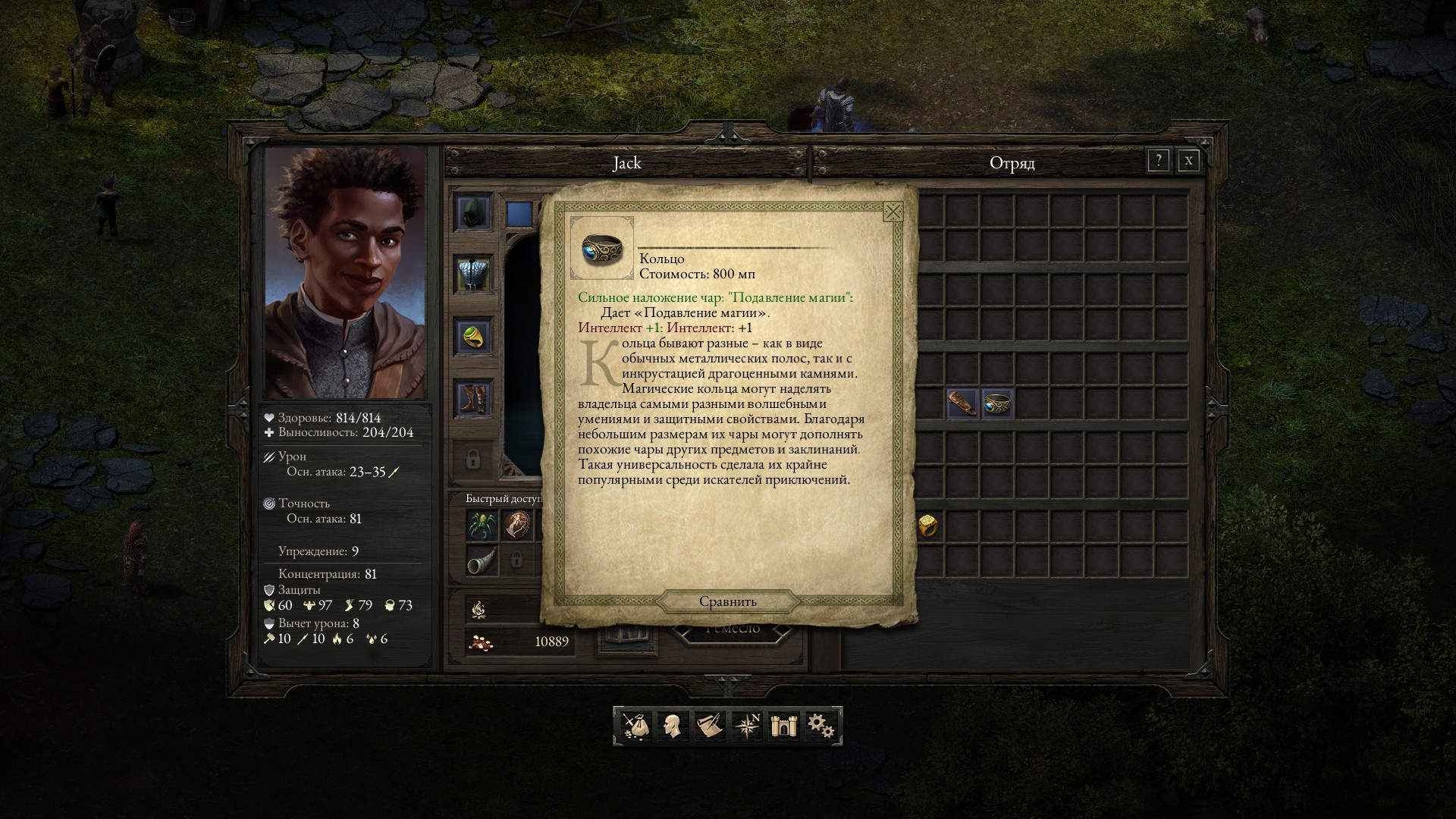Image resolution: width=1456 pixels, height=819 pixels.
Task: Pick the gold signet ring in stash
Action: (x=927, y=525)
